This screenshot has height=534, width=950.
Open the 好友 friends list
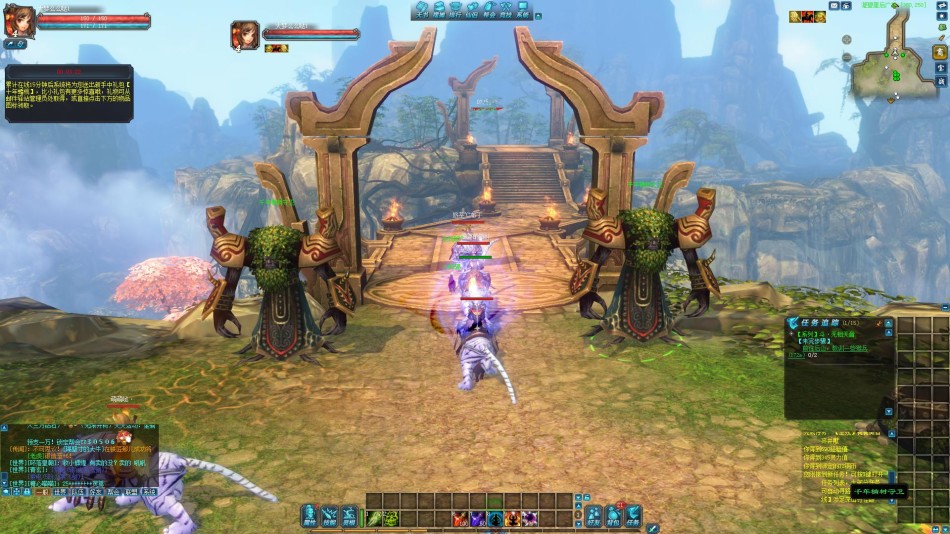pos(594,515)
